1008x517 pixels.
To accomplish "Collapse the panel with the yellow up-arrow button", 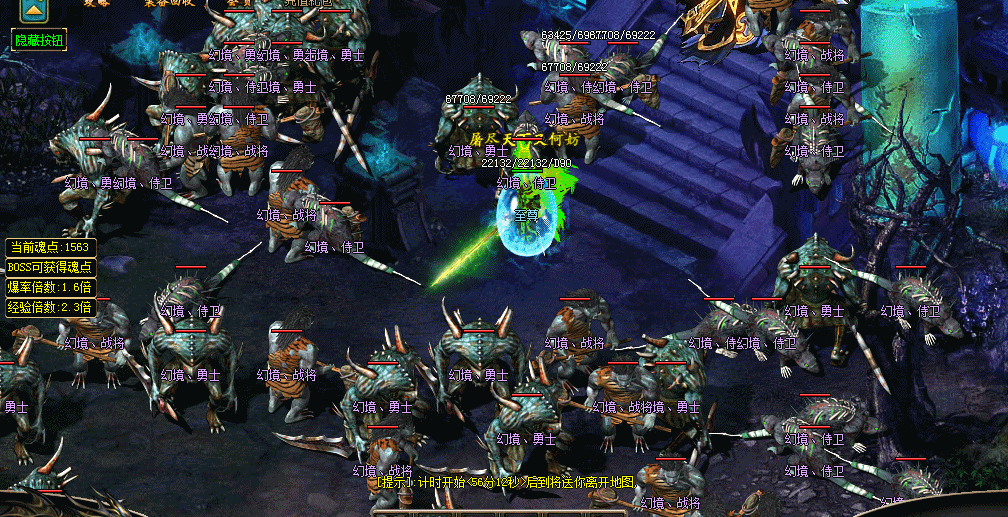I will pyautogui.click(x=35, y=10).
